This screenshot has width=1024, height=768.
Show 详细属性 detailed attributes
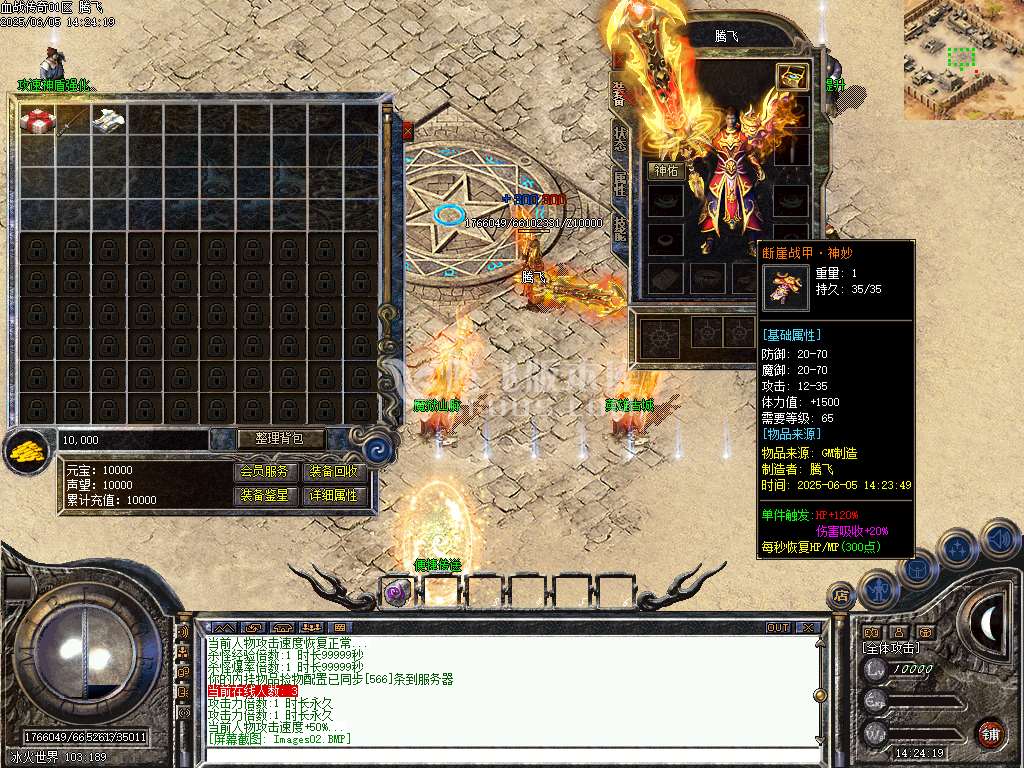coord(333,495)
